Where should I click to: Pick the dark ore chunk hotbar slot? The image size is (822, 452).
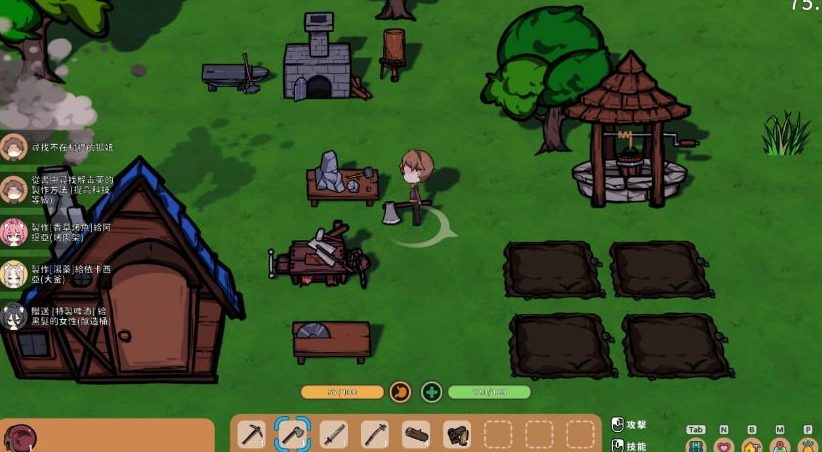tap(457, 435)
